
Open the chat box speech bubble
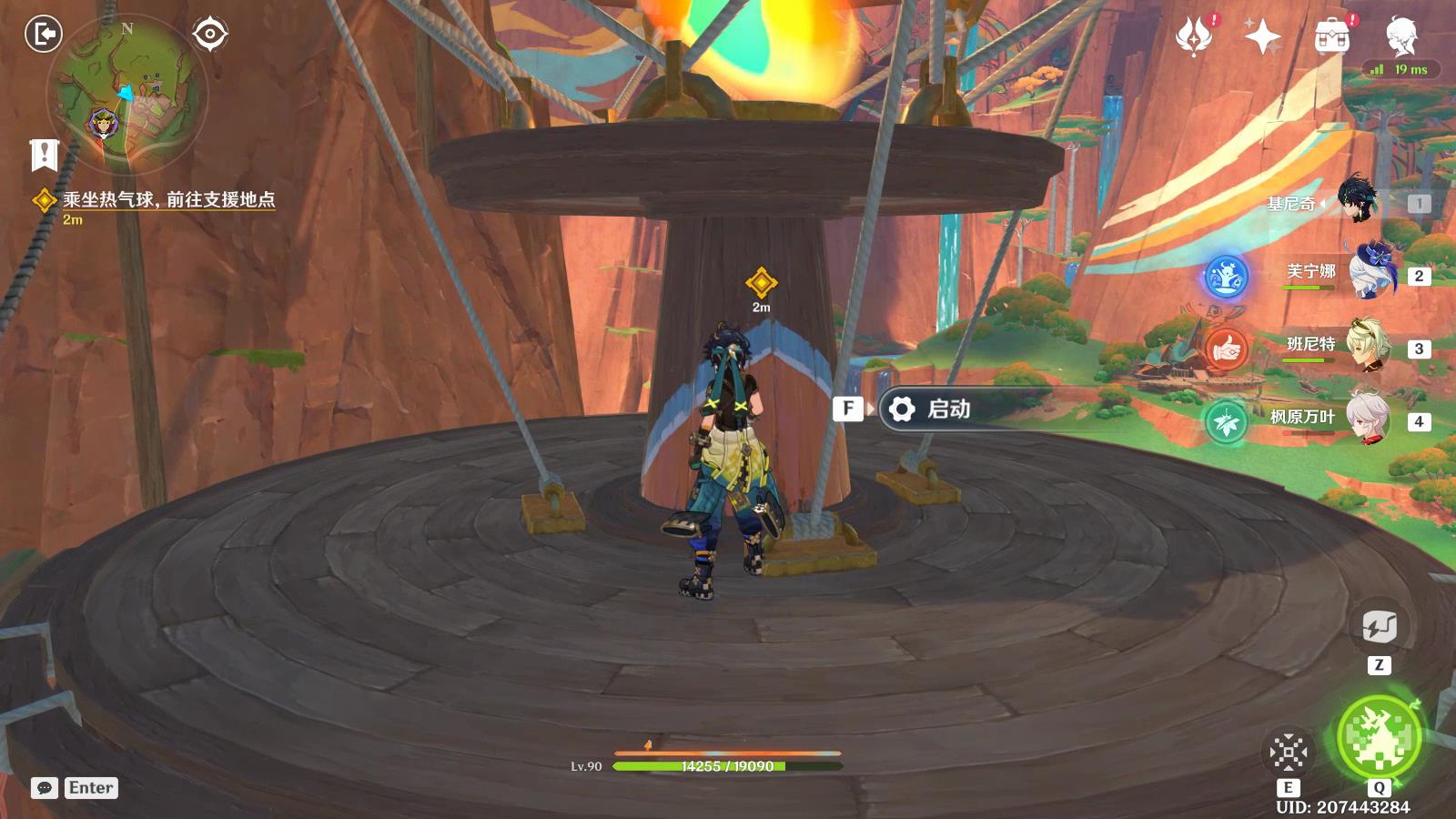coord(44,788)
